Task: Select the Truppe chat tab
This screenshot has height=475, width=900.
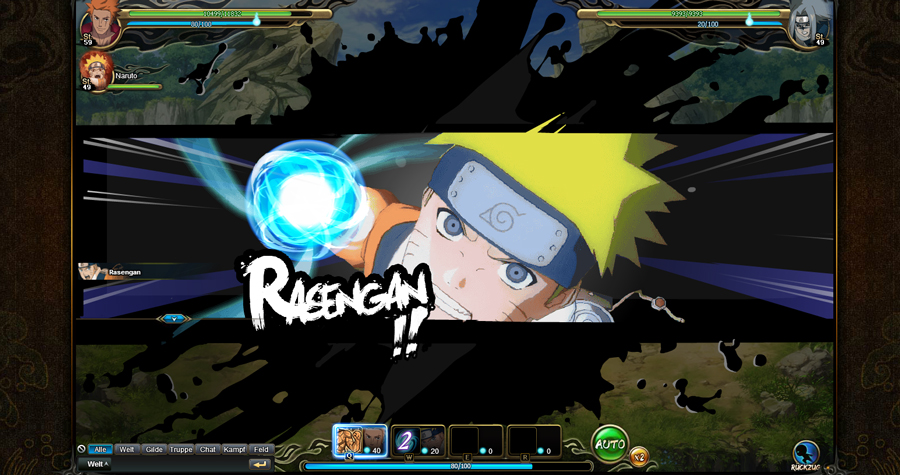Action: 181,450
